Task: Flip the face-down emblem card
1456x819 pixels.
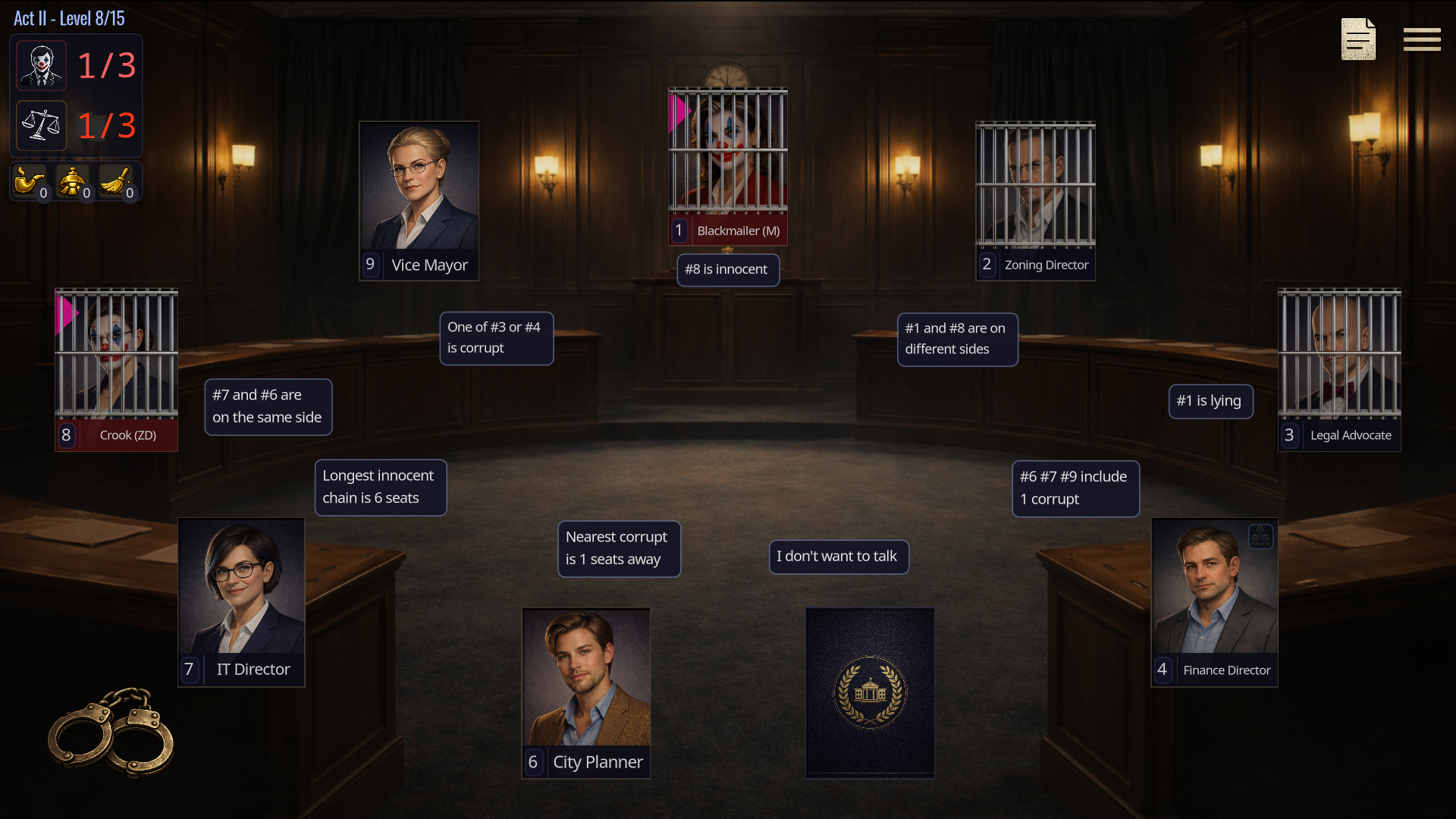Action: point(870,692)
